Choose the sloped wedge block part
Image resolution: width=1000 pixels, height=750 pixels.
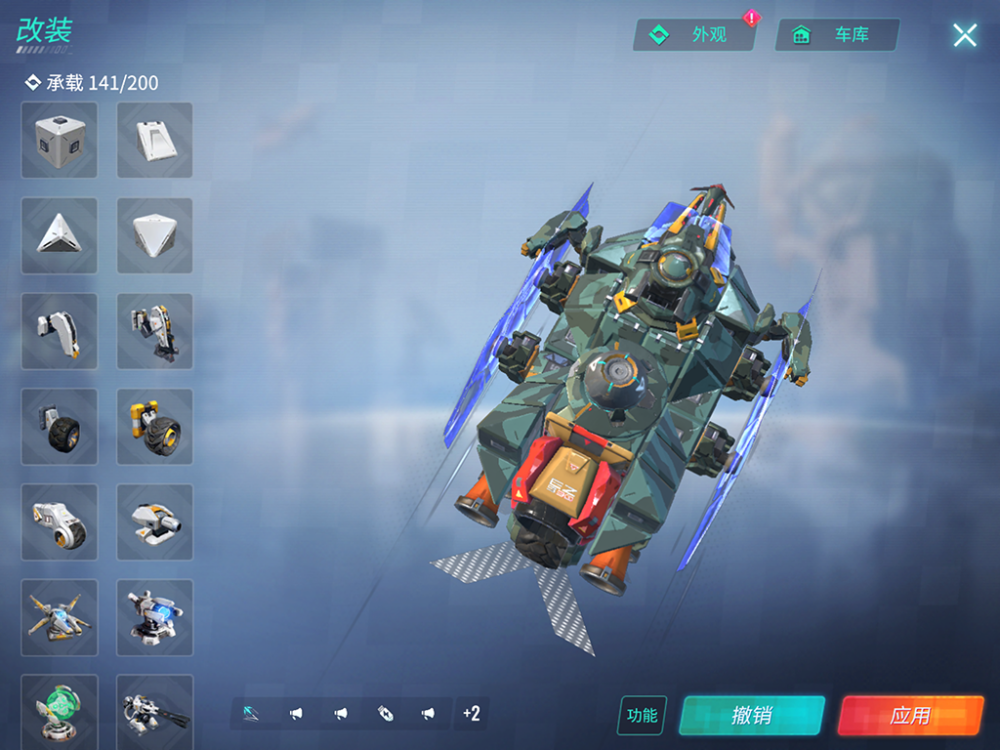pos(155,140)
